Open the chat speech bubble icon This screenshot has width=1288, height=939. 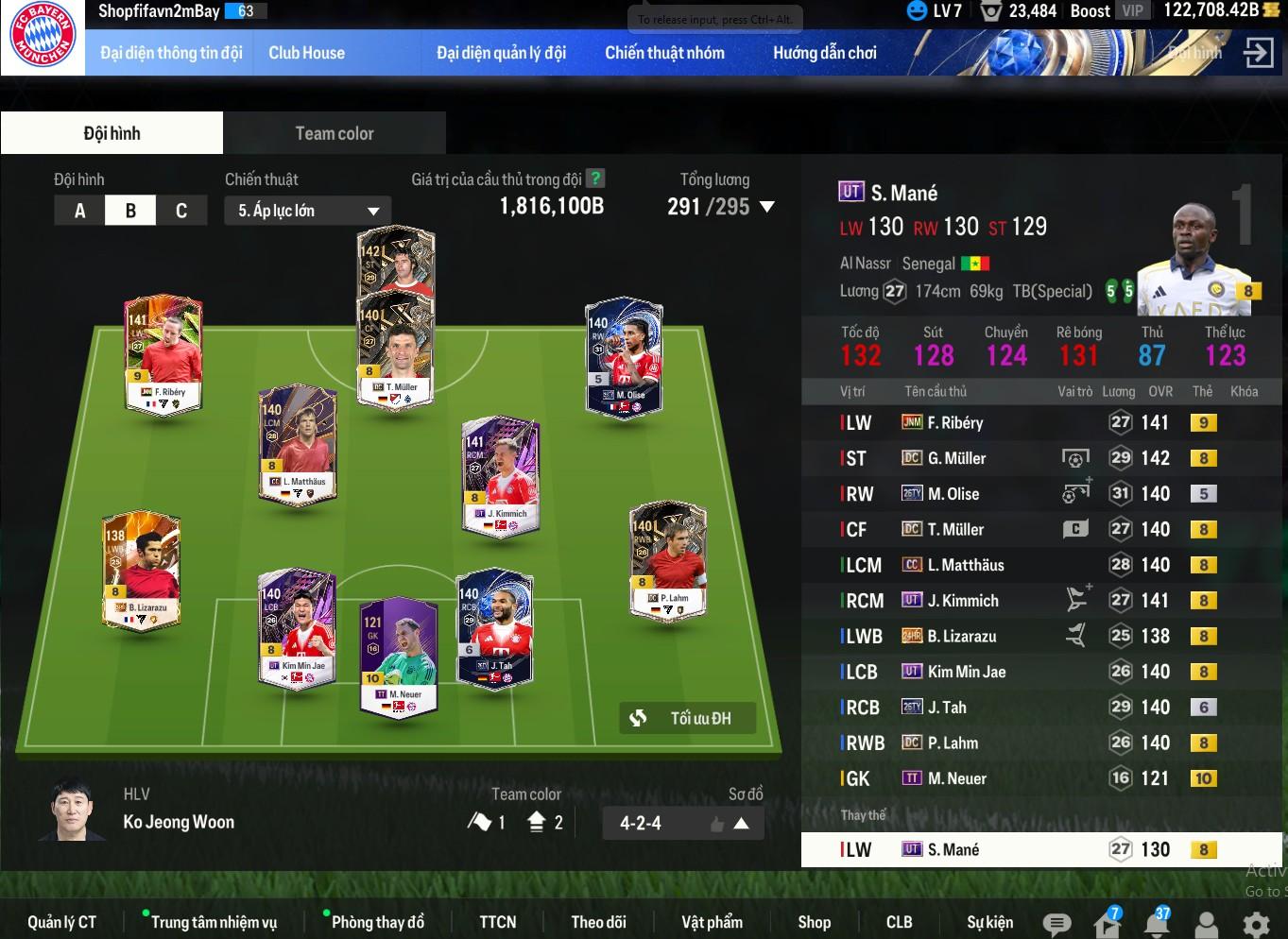point(1056,924)
